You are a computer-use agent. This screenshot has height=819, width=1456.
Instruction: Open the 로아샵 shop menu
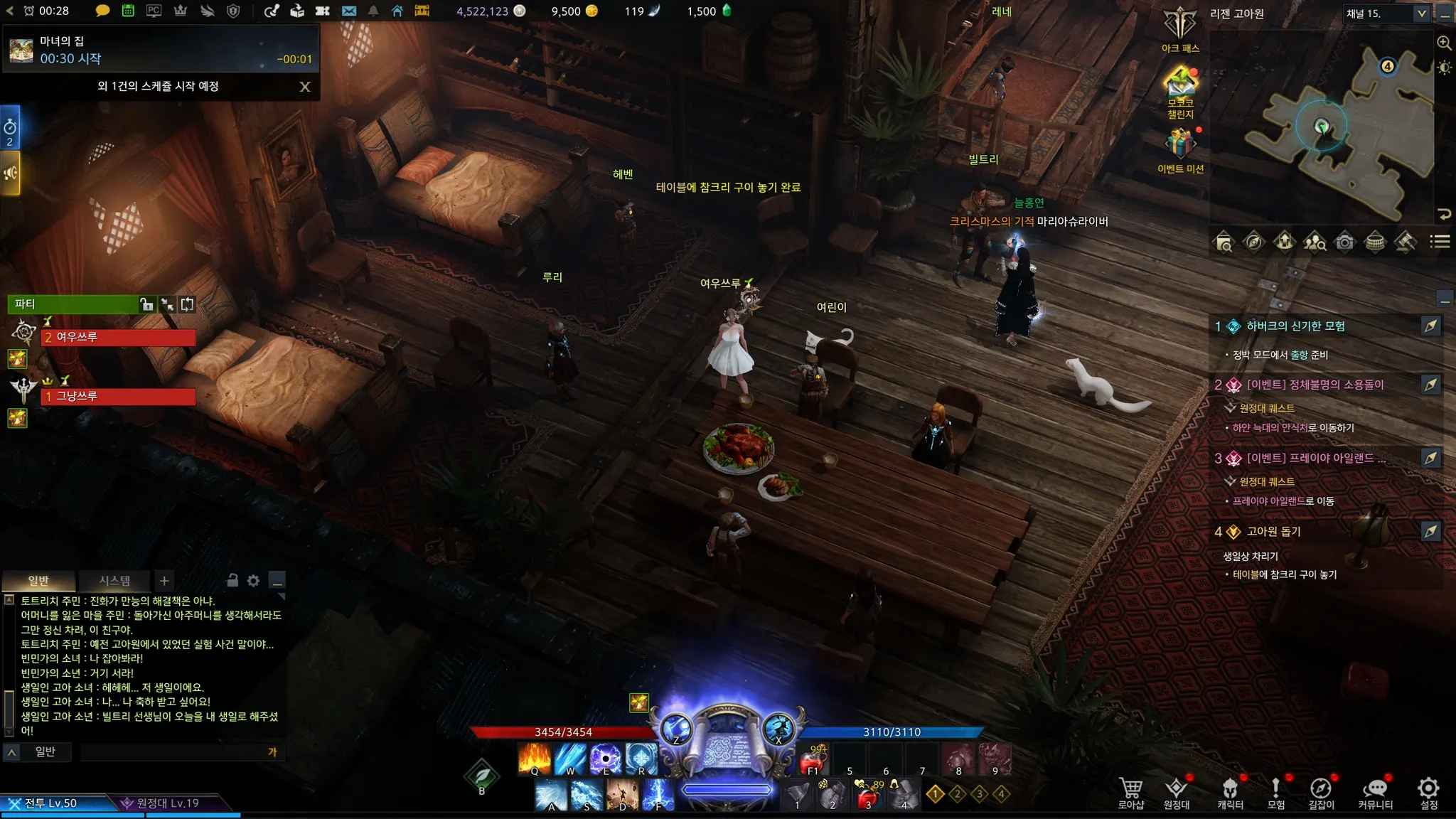coord(1130,792)
